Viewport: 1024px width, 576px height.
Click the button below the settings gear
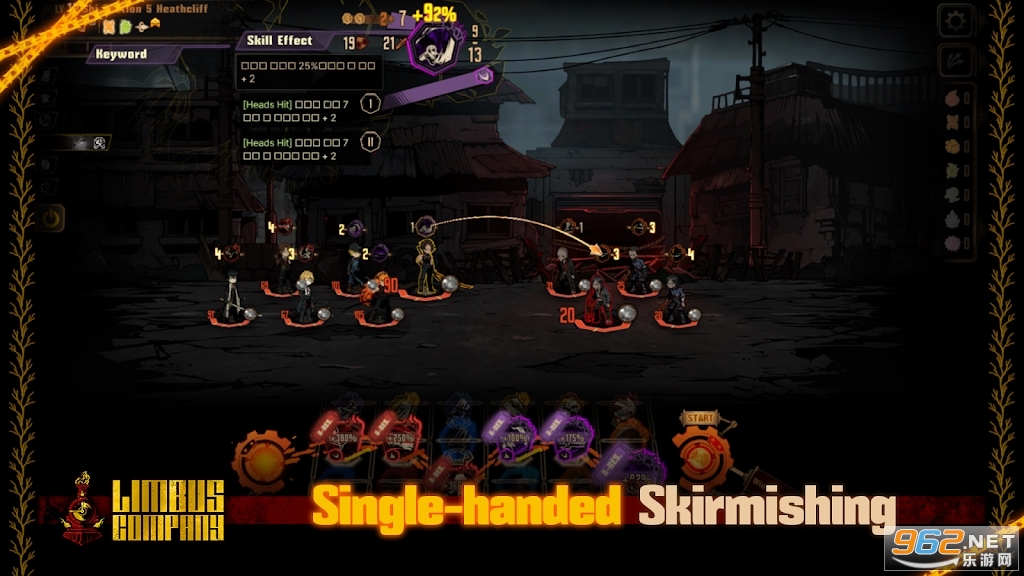click(x=956, y=59)
